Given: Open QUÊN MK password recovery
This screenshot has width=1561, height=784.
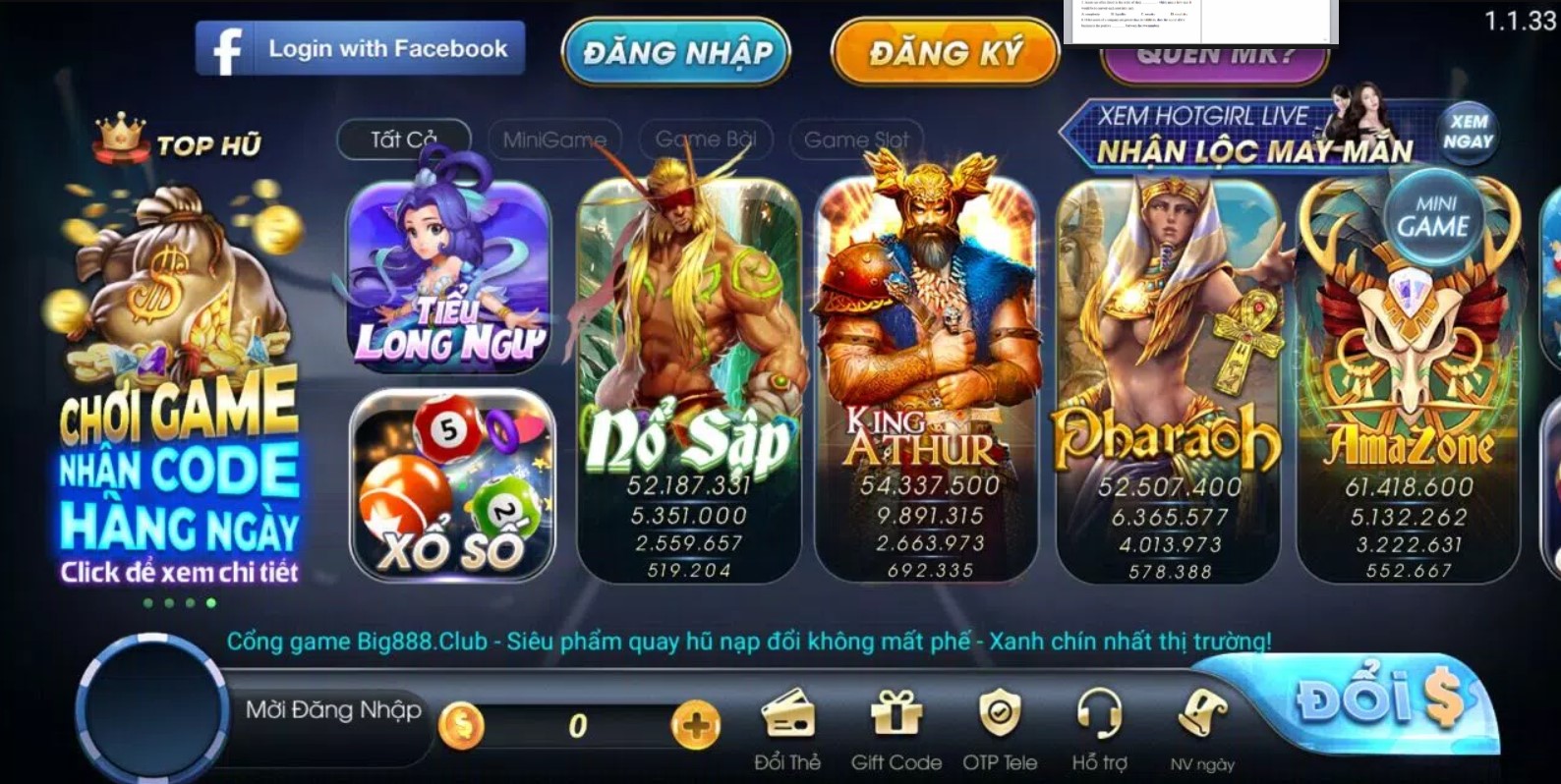Looking at the screenshot, I should pyautogui.click(x=1216, y=57).
